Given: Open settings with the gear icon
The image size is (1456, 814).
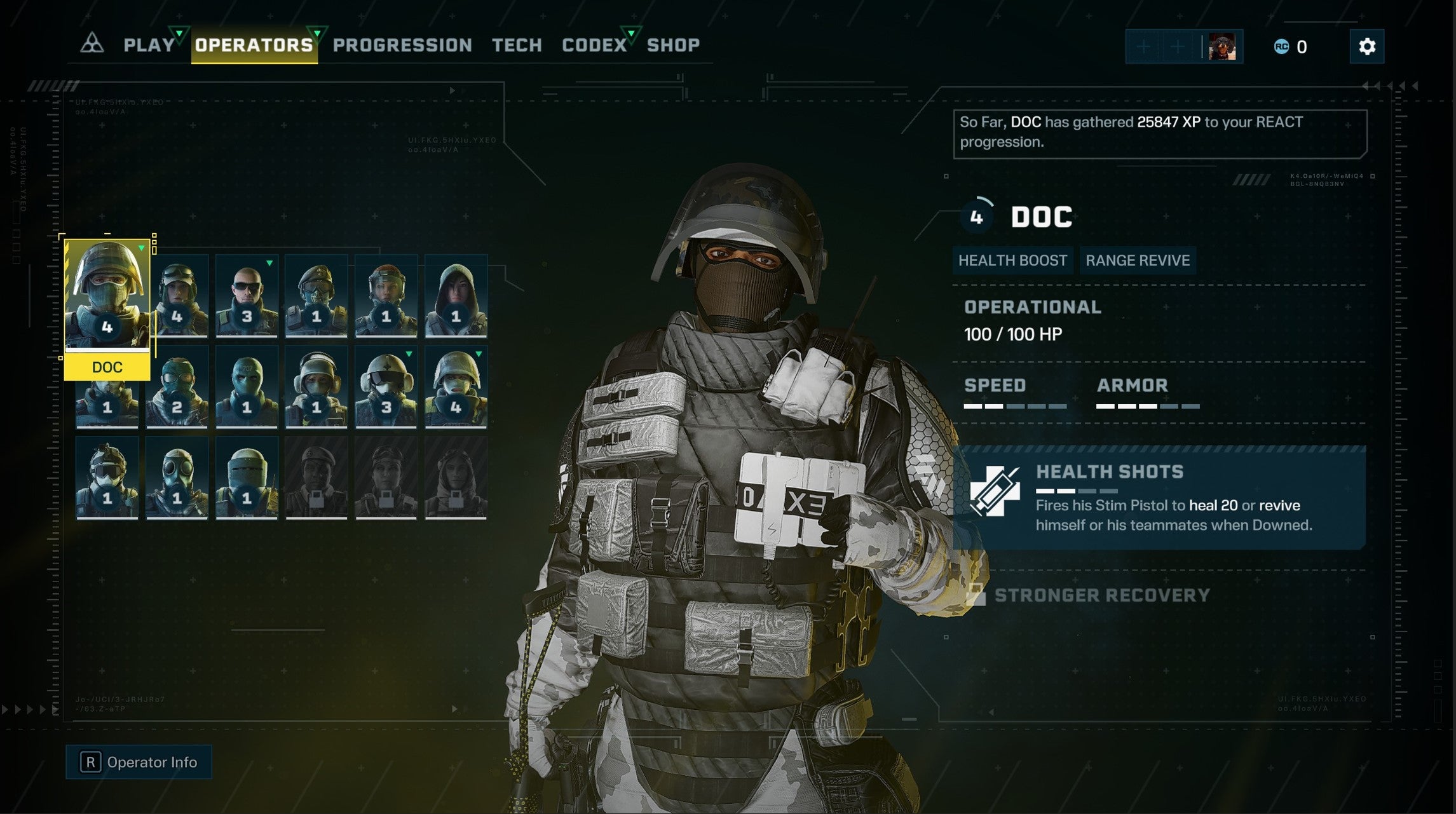Looking at the screenshot, I should tap(1368, 46).
